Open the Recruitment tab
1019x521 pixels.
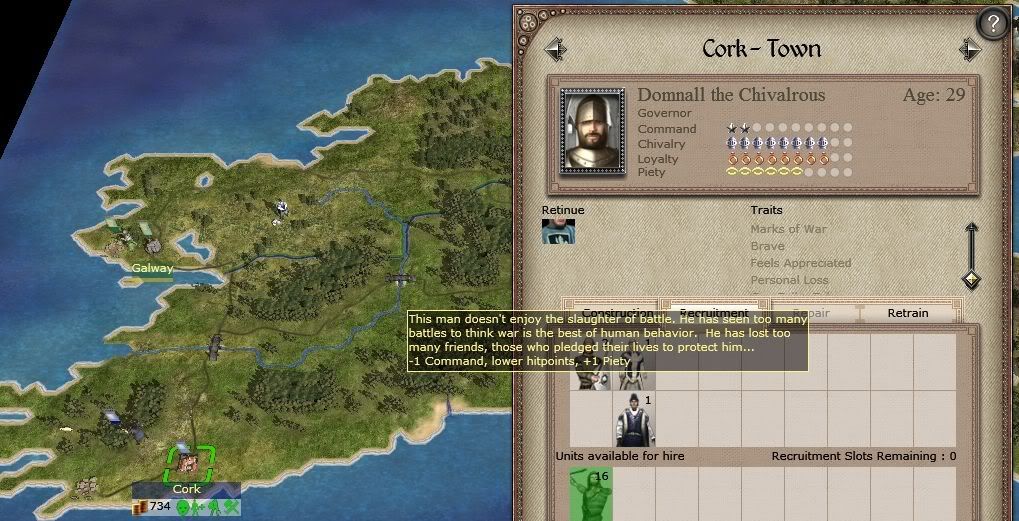point(712,311)
